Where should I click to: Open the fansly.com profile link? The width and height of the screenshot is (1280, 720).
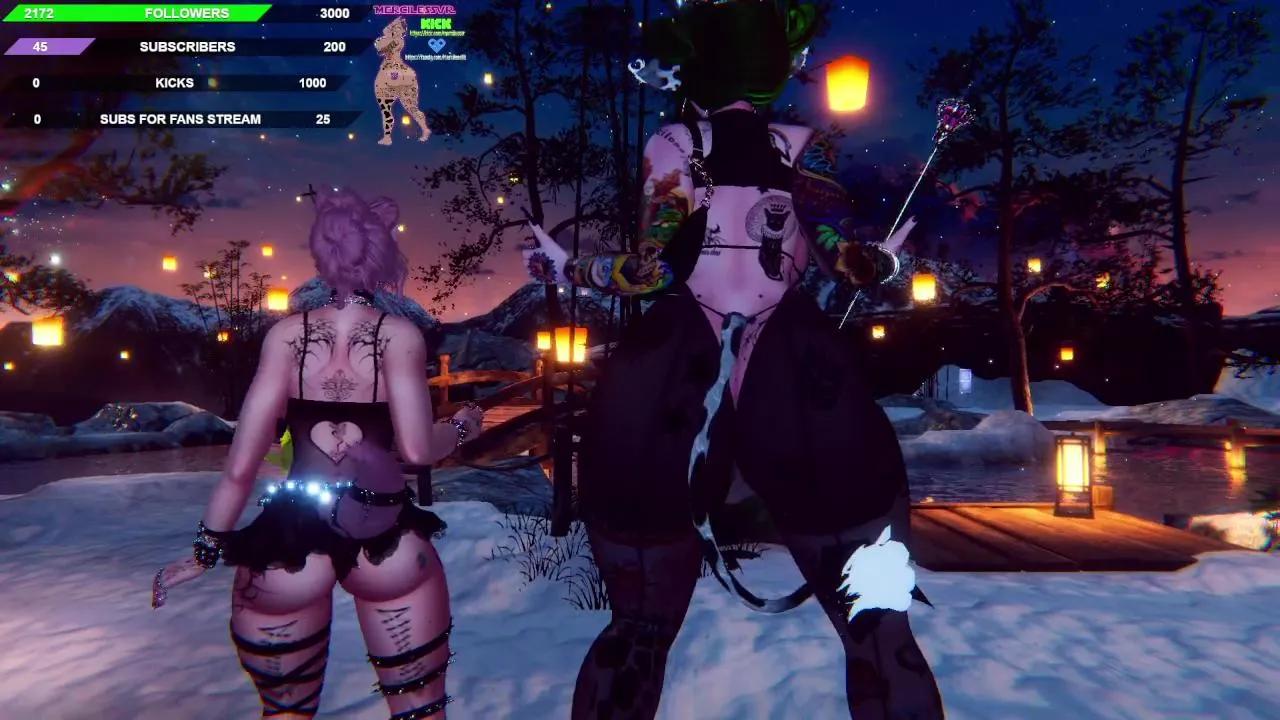(436, 57)
